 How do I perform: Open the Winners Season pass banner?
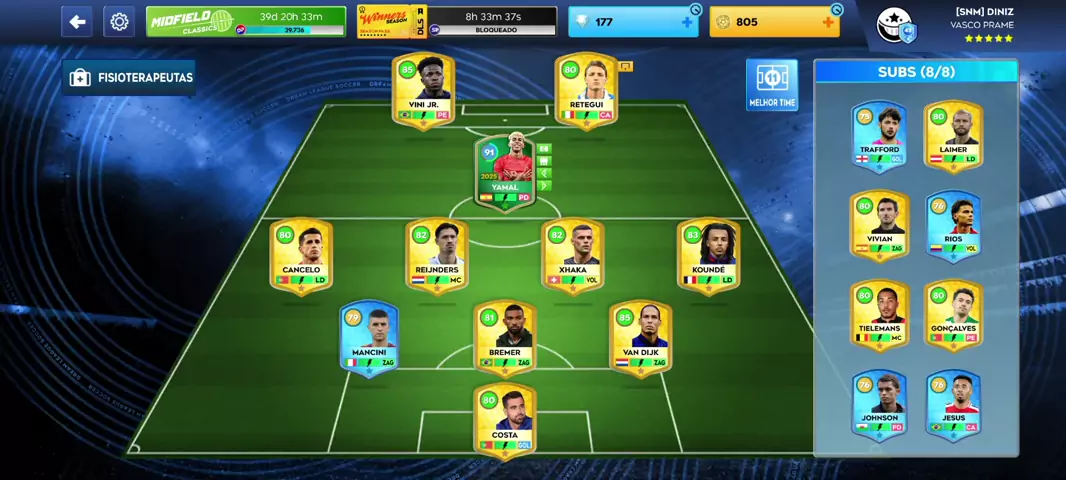coord(457,22)
